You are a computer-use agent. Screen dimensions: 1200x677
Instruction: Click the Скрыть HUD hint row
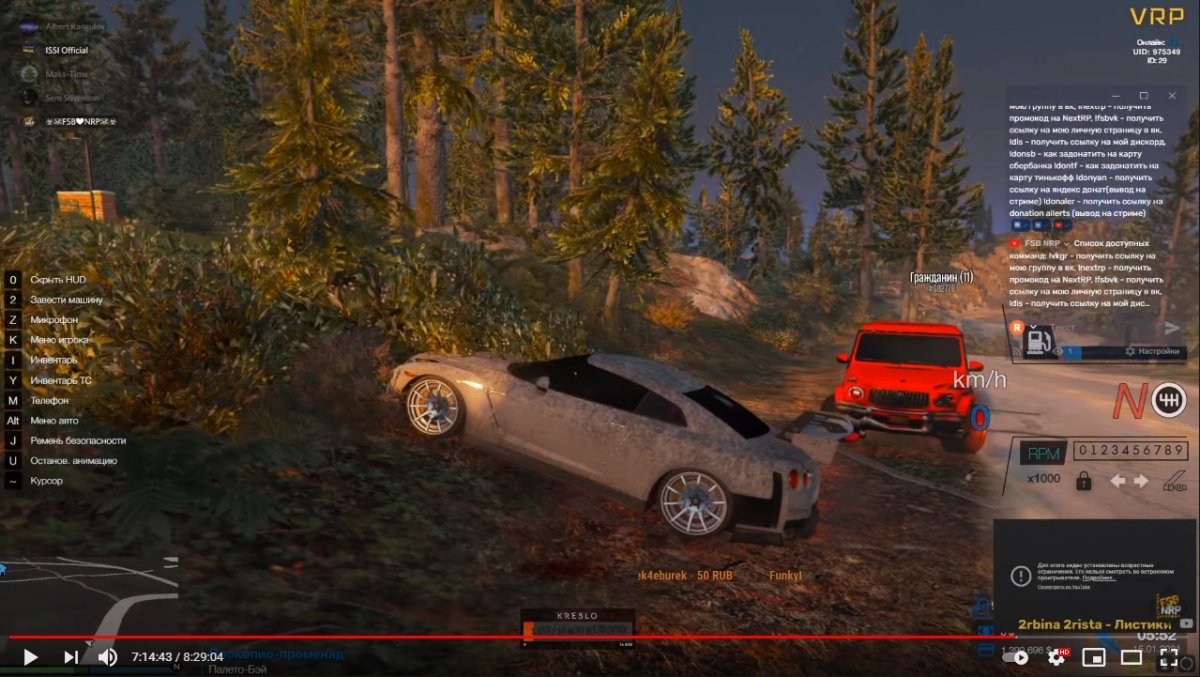[x=57, y=279]
